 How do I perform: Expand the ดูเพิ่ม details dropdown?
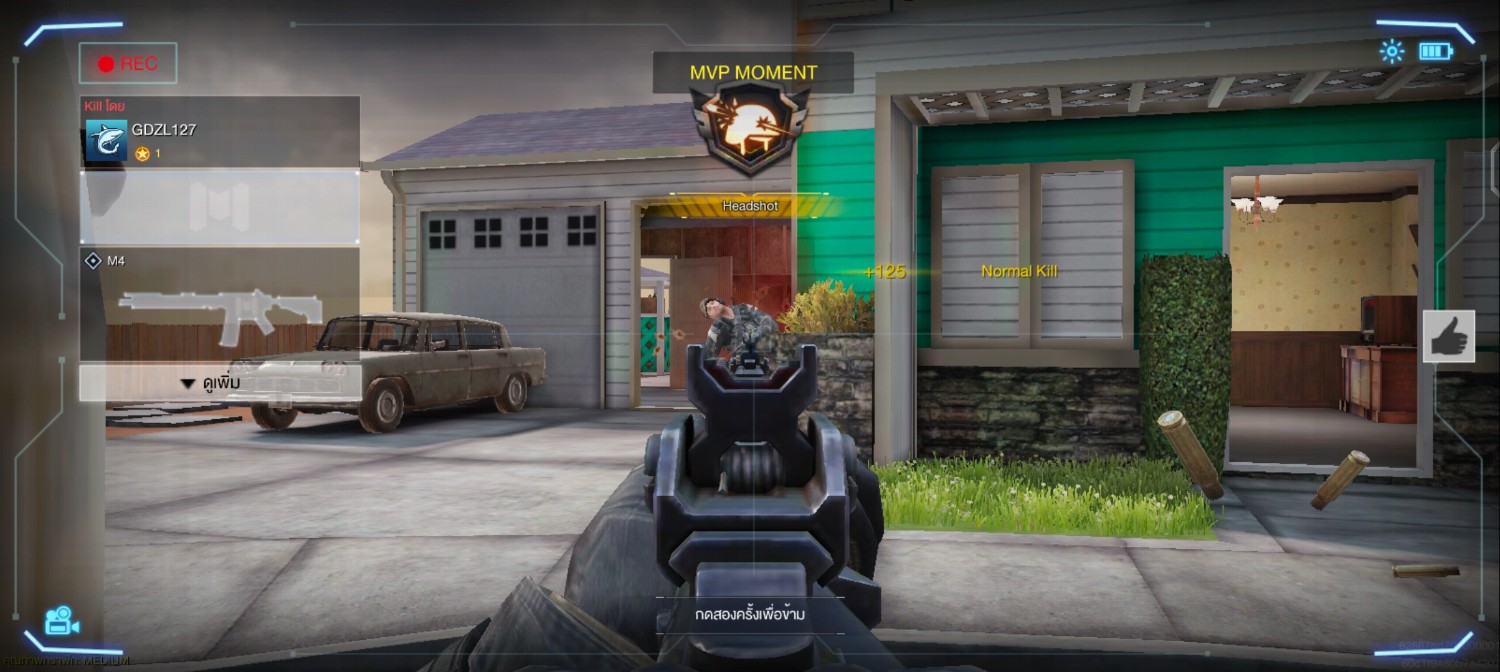coord(219,382)
